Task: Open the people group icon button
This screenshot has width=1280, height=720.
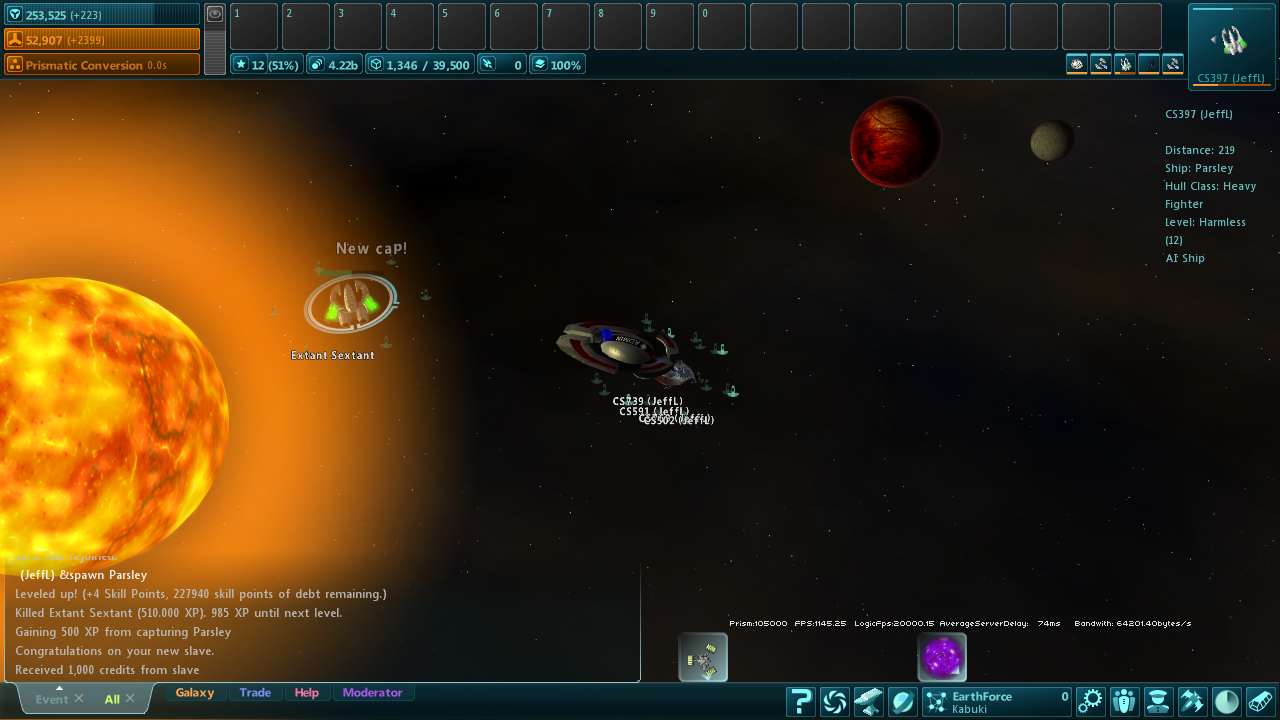Action: click(1125, 701)
